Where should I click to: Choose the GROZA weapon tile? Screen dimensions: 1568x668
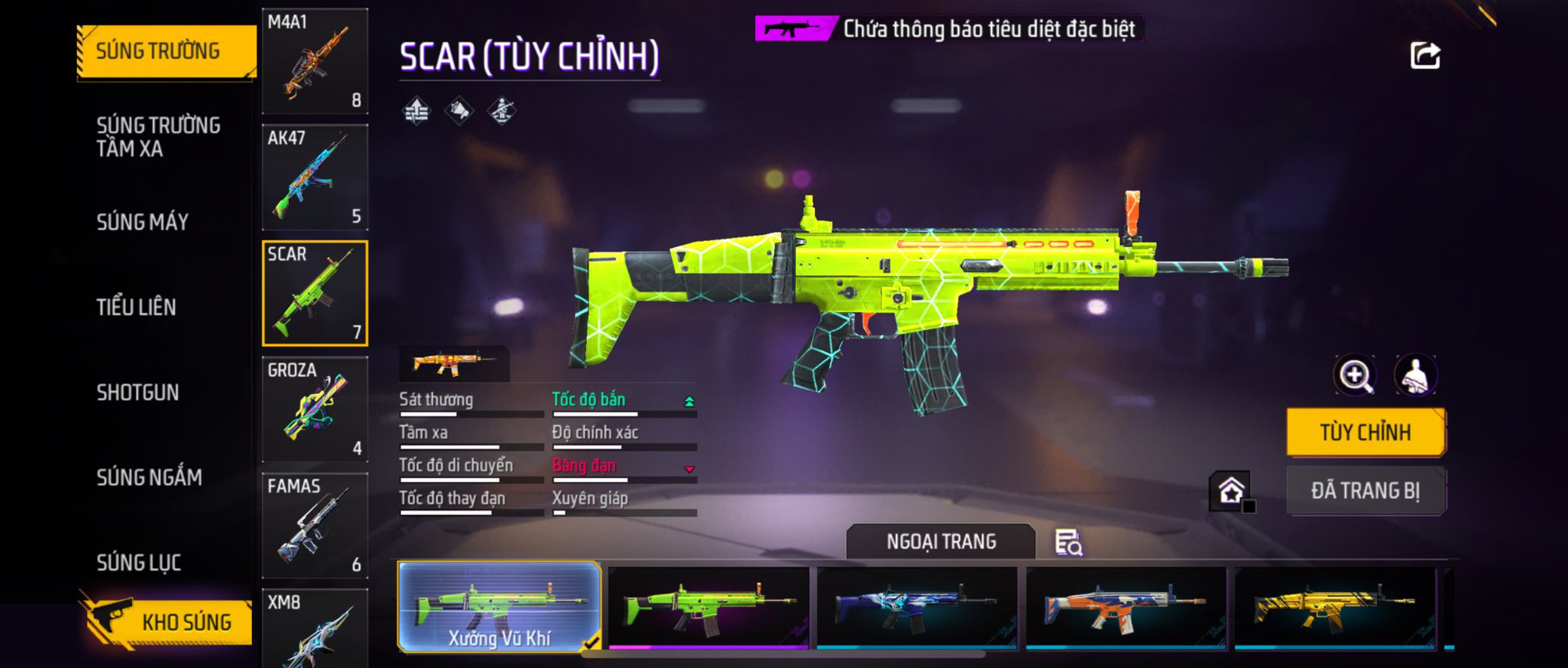pos(315,409)
